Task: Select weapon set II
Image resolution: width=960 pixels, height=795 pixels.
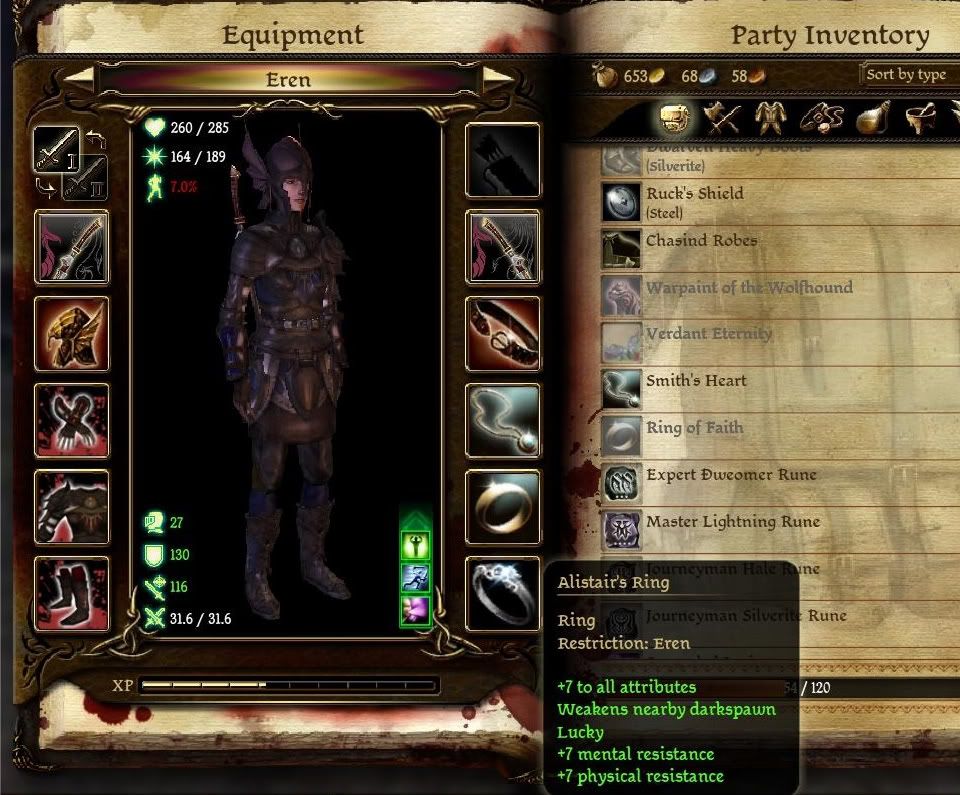Action: point(84,178)
